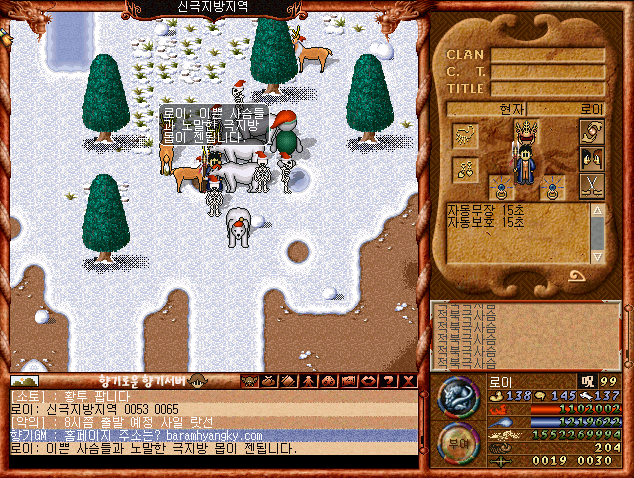Click the dragon orb button
The height and width of the screenshot is (478, 634).
pos(458,396)
